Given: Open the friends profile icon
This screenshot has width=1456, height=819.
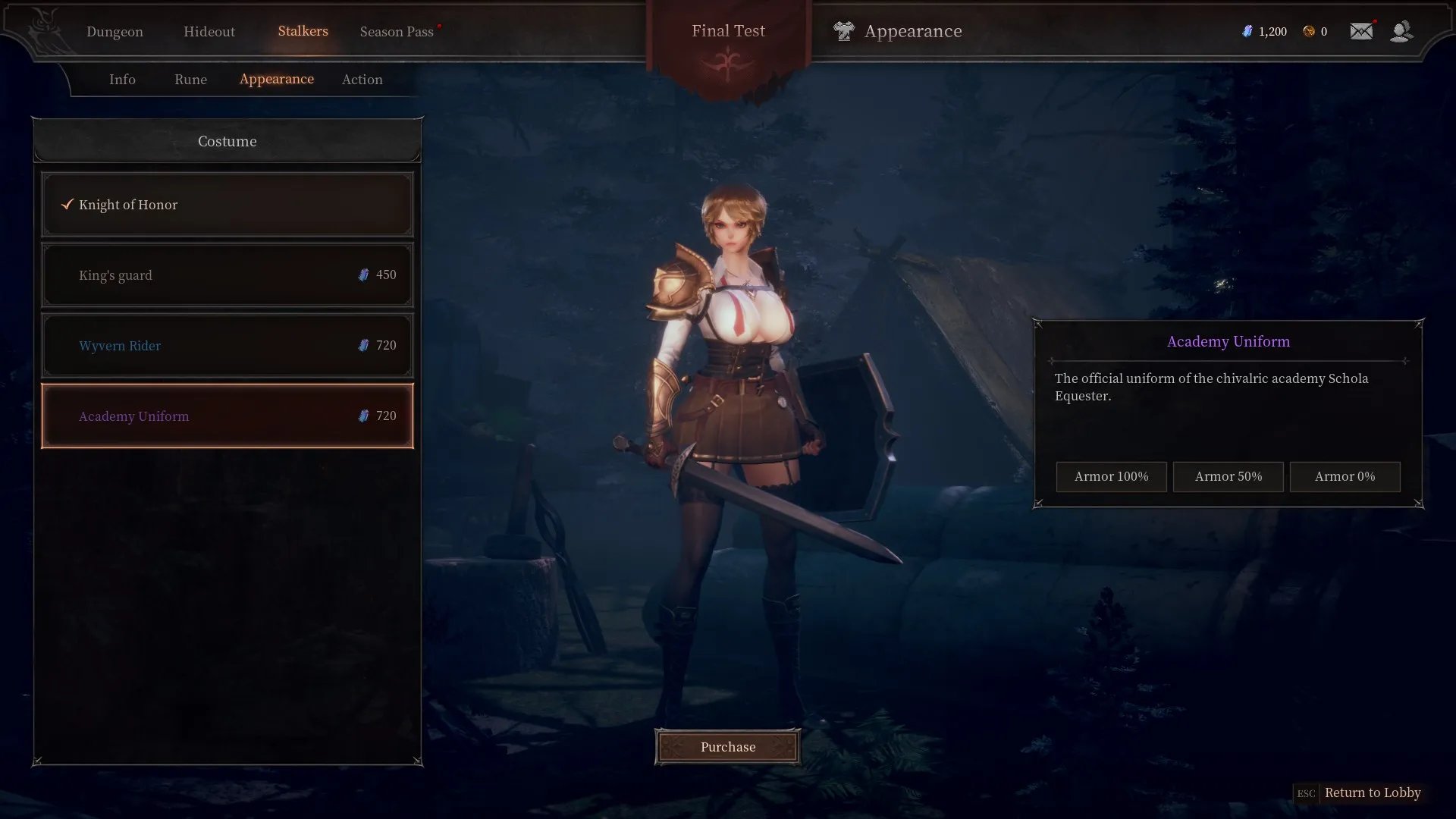Looking at the screenshot, I should pos(1401,31).
